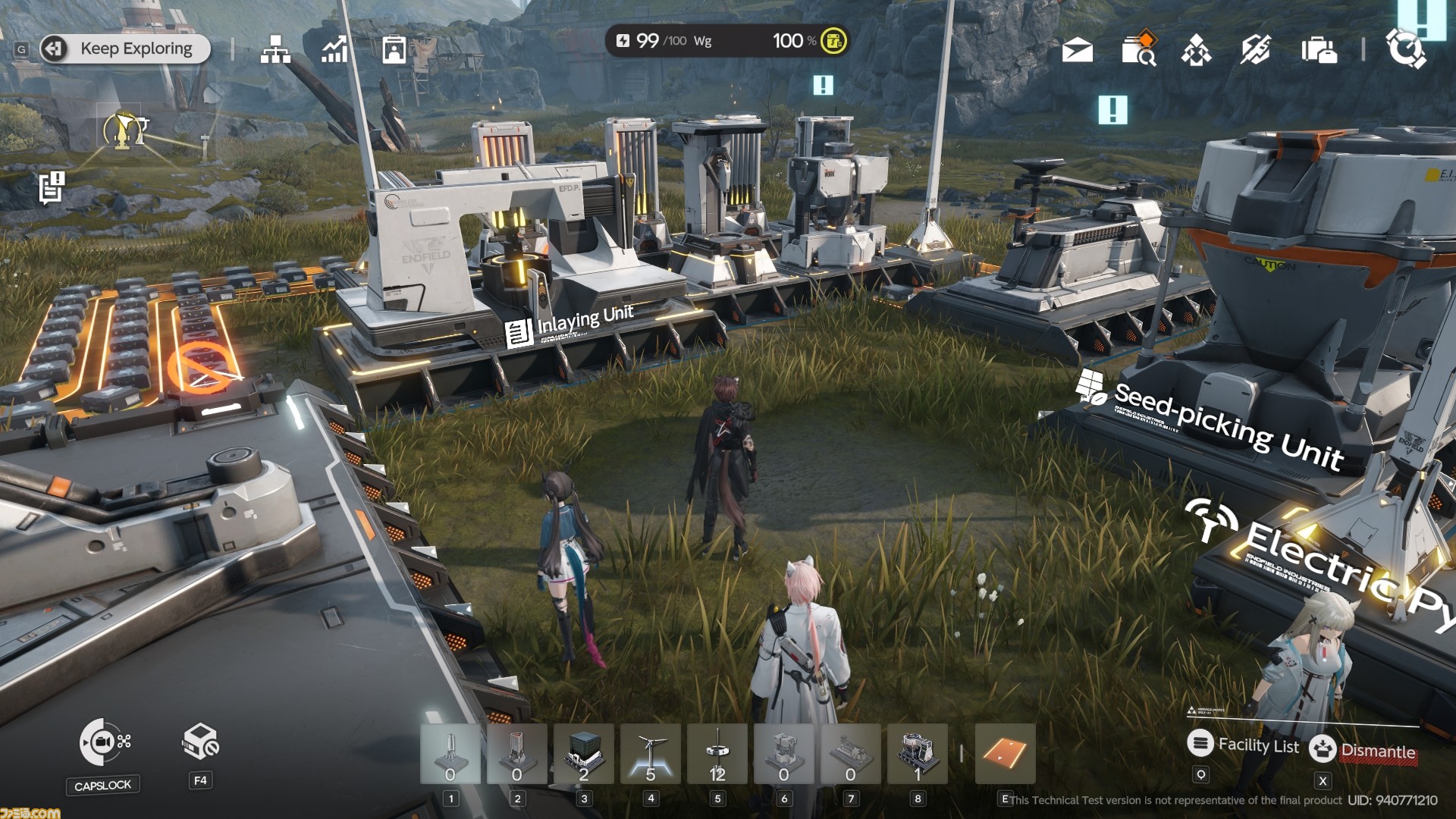Click the lightning bolt shield icon
The height and width of the screenshot is (819, 1456).
click(1256, 50)
